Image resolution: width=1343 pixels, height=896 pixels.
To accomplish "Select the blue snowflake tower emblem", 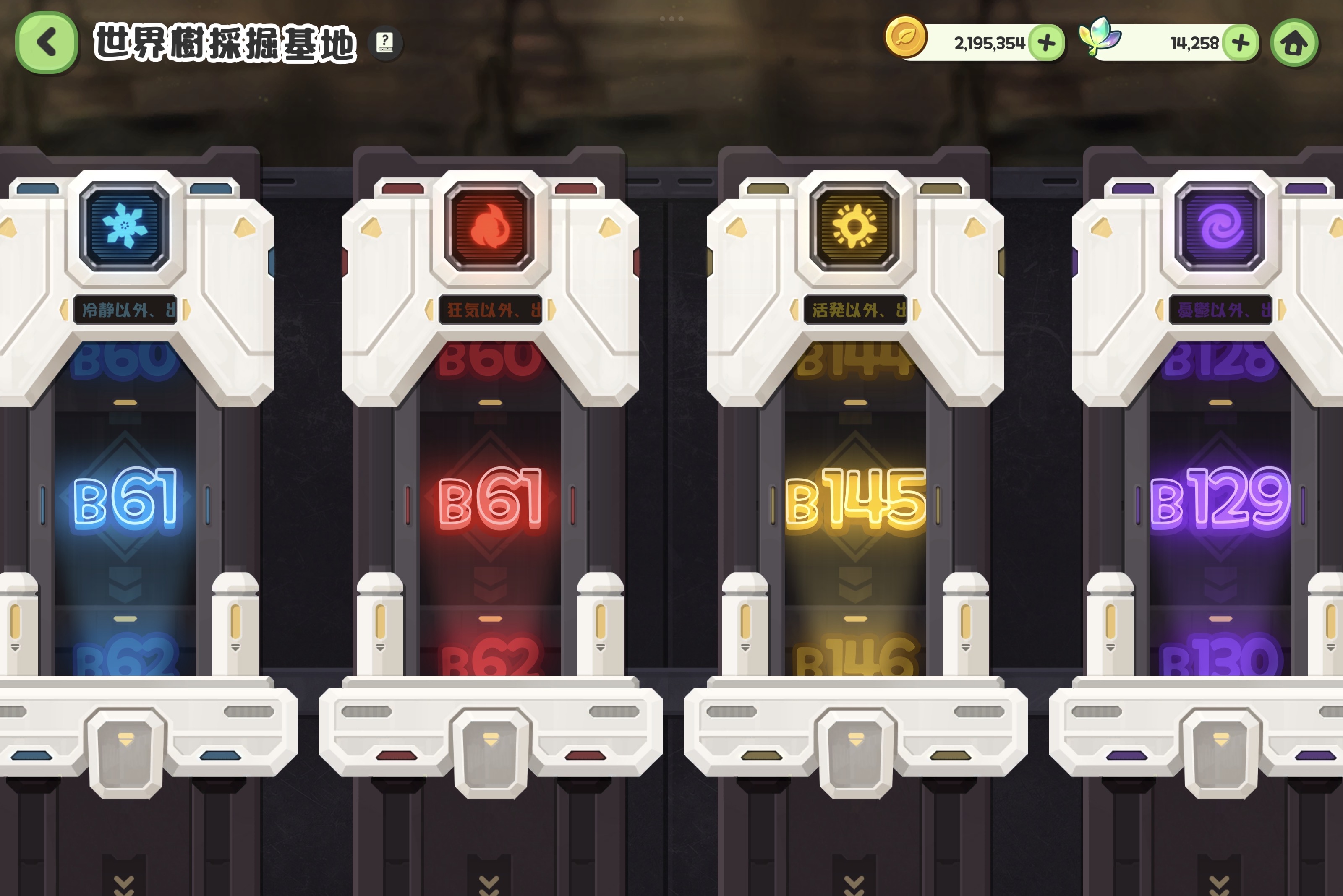I will (125, 226).
